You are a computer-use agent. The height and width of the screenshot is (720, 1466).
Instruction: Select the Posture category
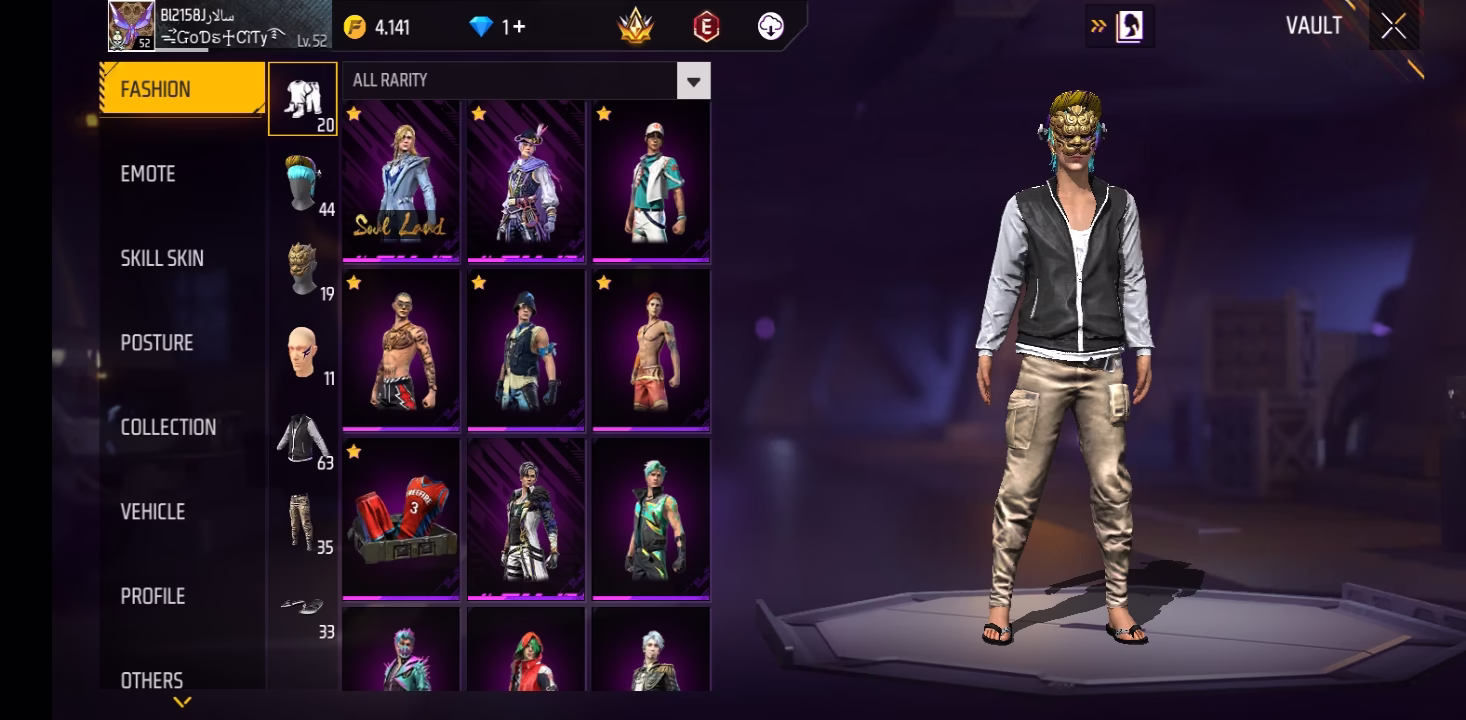pos(157,343)
